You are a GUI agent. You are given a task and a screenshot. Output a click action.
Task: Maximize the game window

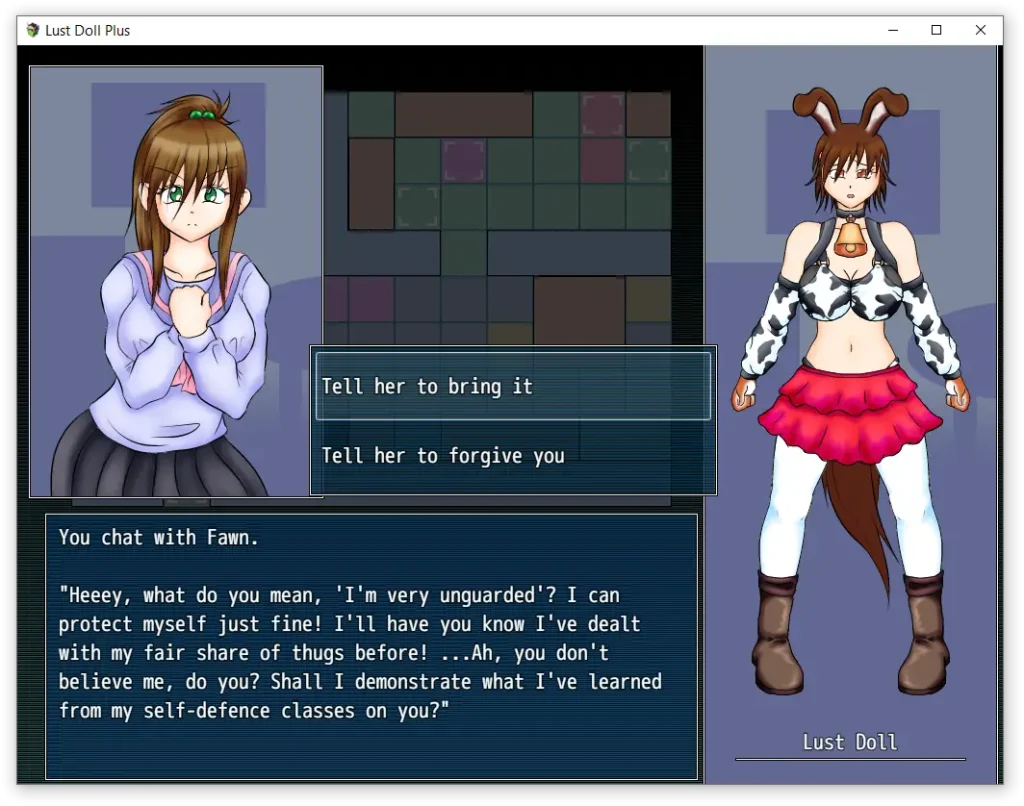[936, 30]
